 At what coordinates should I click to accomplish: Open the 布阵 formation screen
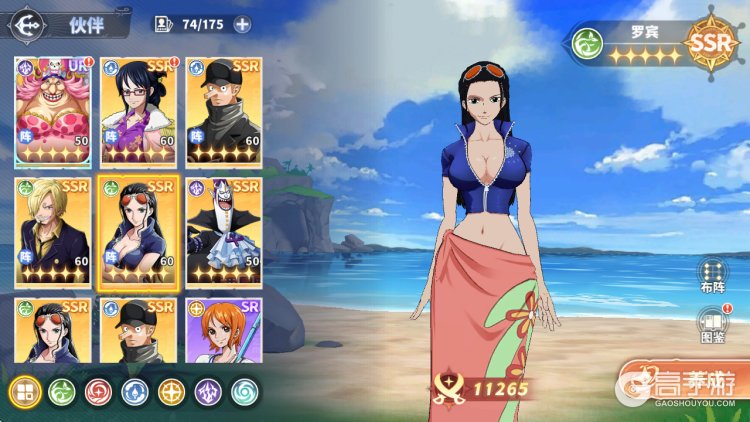point(711,276)
